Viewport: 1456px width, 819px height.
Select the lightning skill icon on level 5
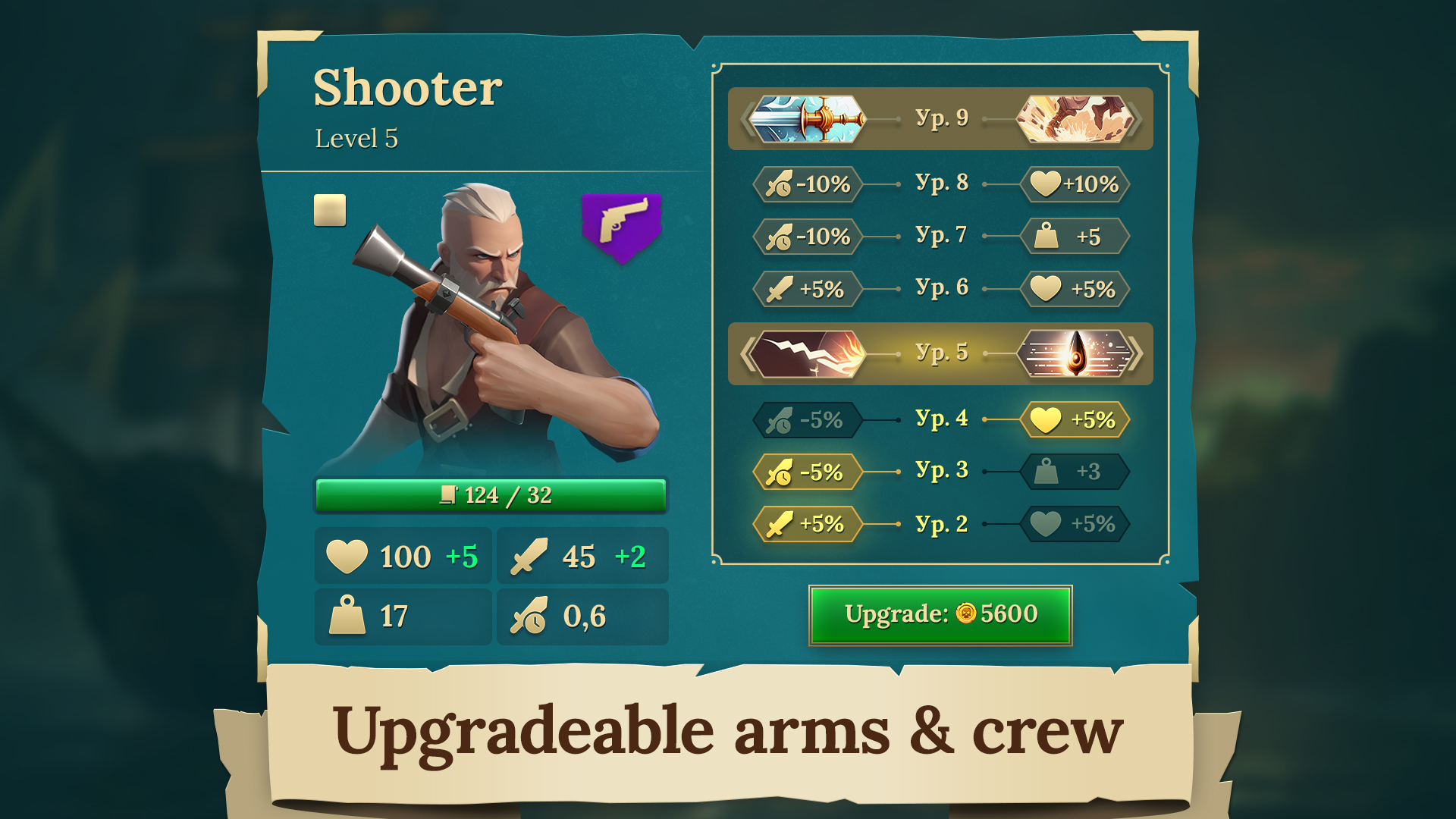pos(808,353)
